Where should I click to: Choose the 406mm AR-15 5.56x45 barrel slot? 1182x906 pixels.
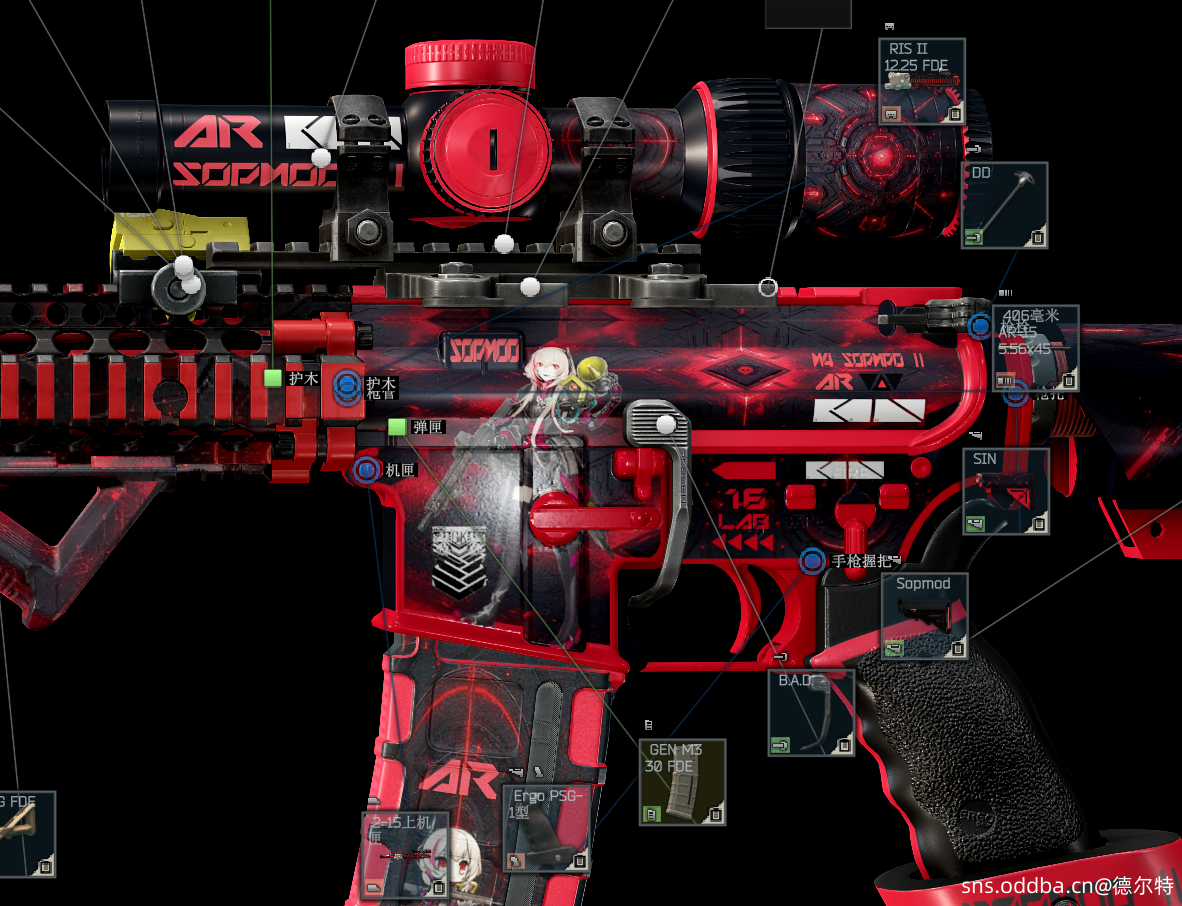pos(1035,347)
